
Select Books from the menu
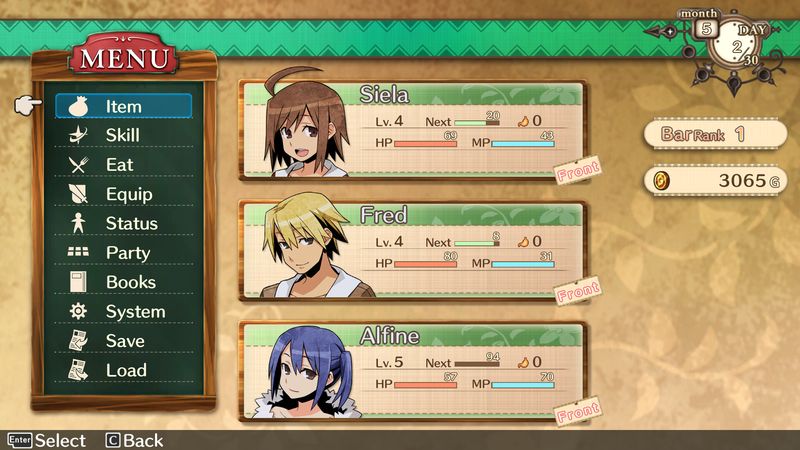tap(130, 282)
